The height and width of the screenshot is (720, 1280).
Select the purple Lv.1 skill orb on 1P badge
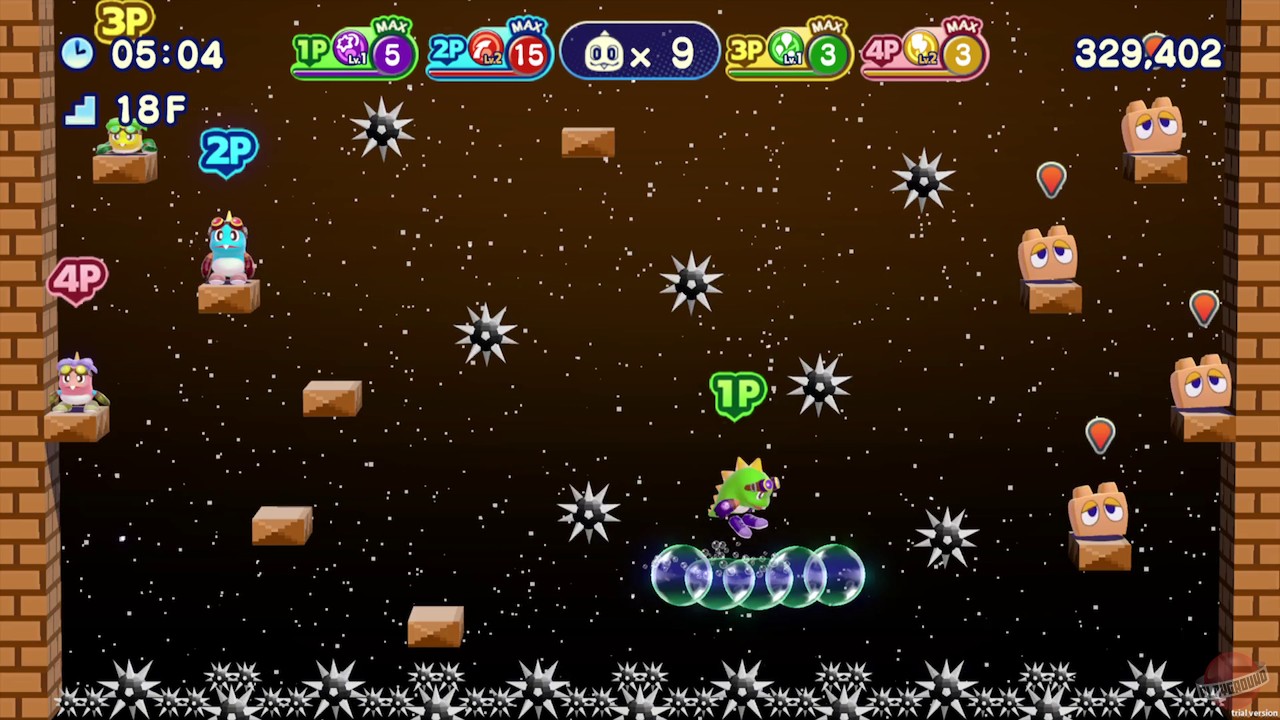(x=348, y=48)
